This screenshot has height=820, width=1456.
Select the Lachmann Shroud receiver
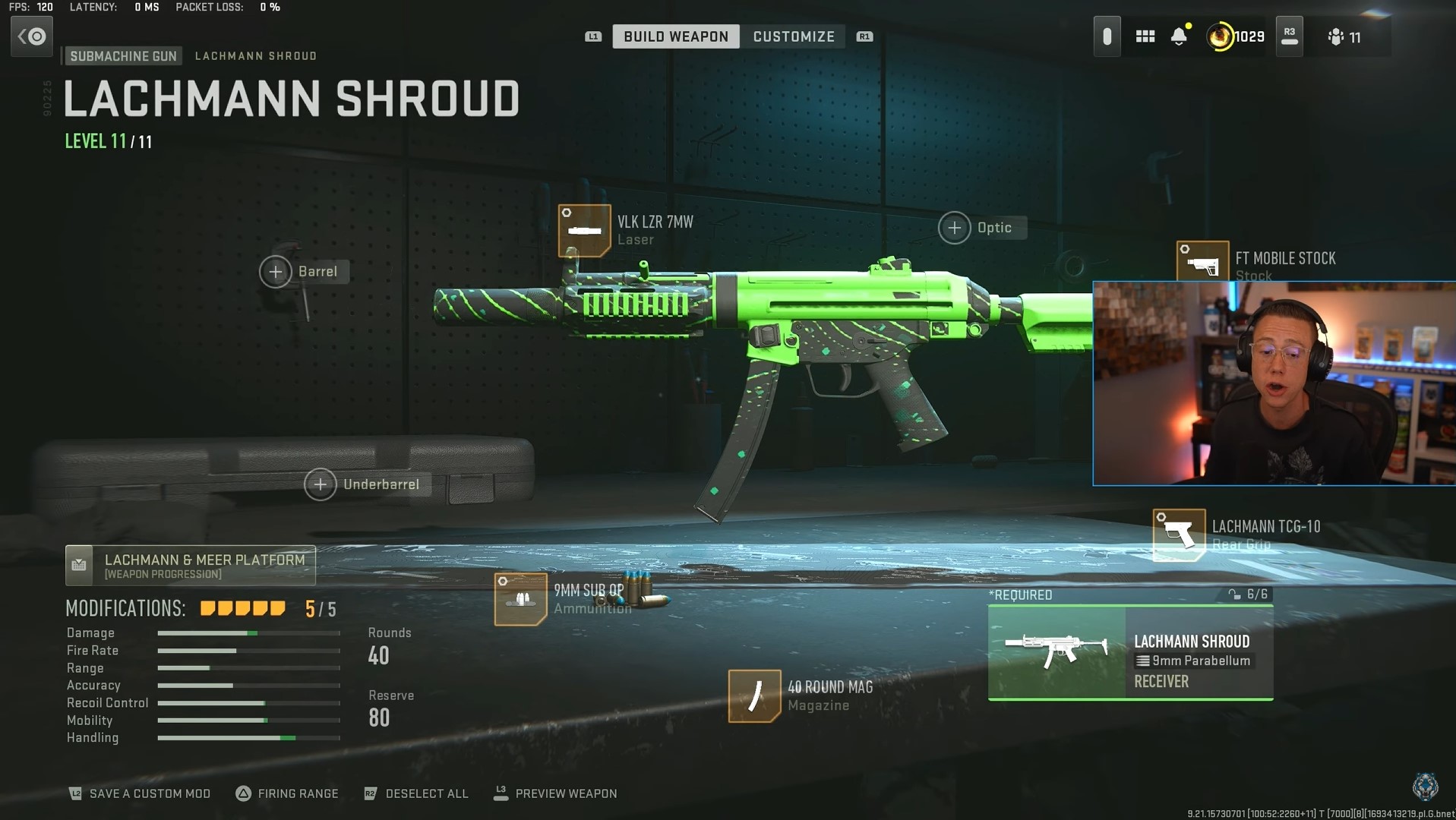pos(1131,653)
